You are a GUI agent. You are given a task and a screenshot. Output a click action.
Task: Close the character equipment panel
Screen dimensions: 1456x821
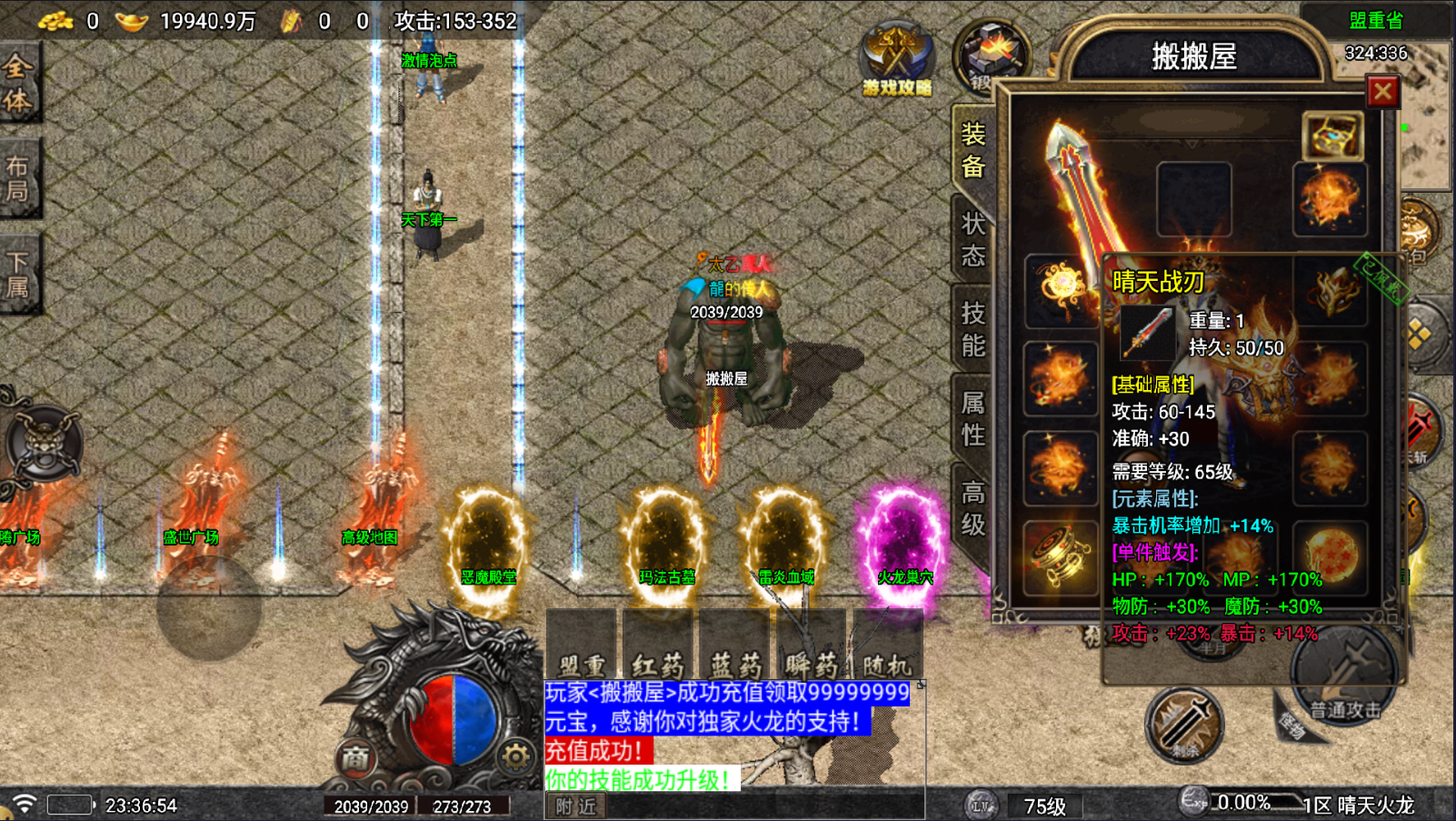1382,91
